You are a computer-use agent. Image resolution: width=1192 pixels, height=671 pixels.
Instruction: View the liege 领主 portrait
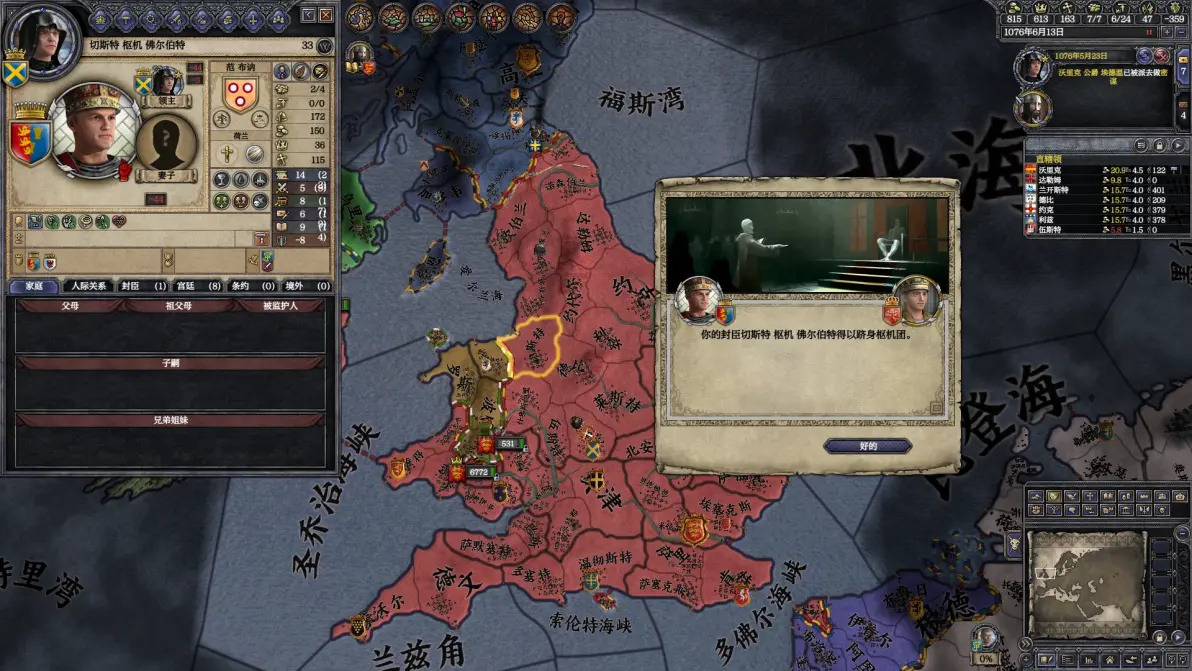[x=165, y=81]
